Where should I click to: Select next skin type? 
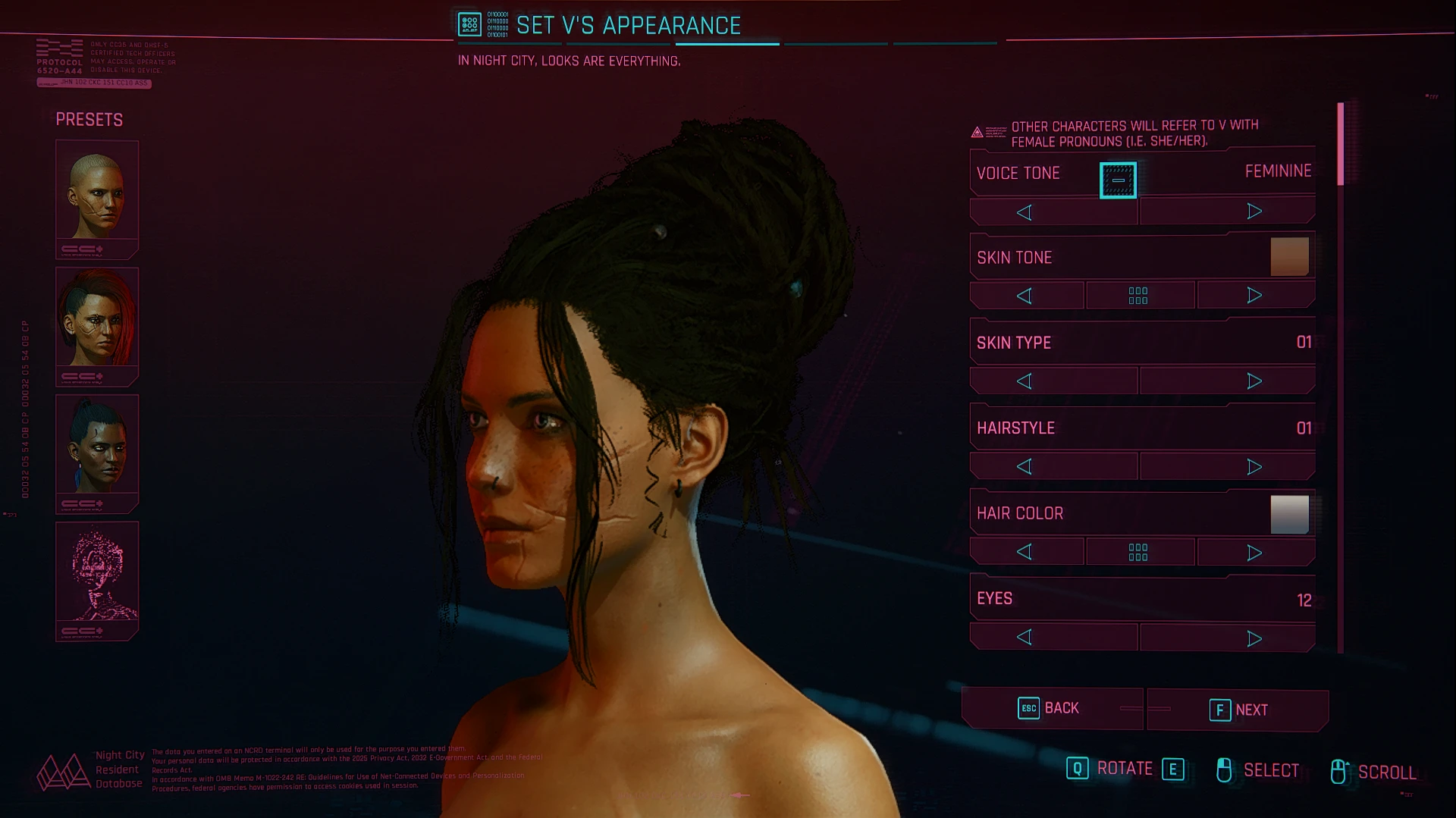tap(1254, 381)
